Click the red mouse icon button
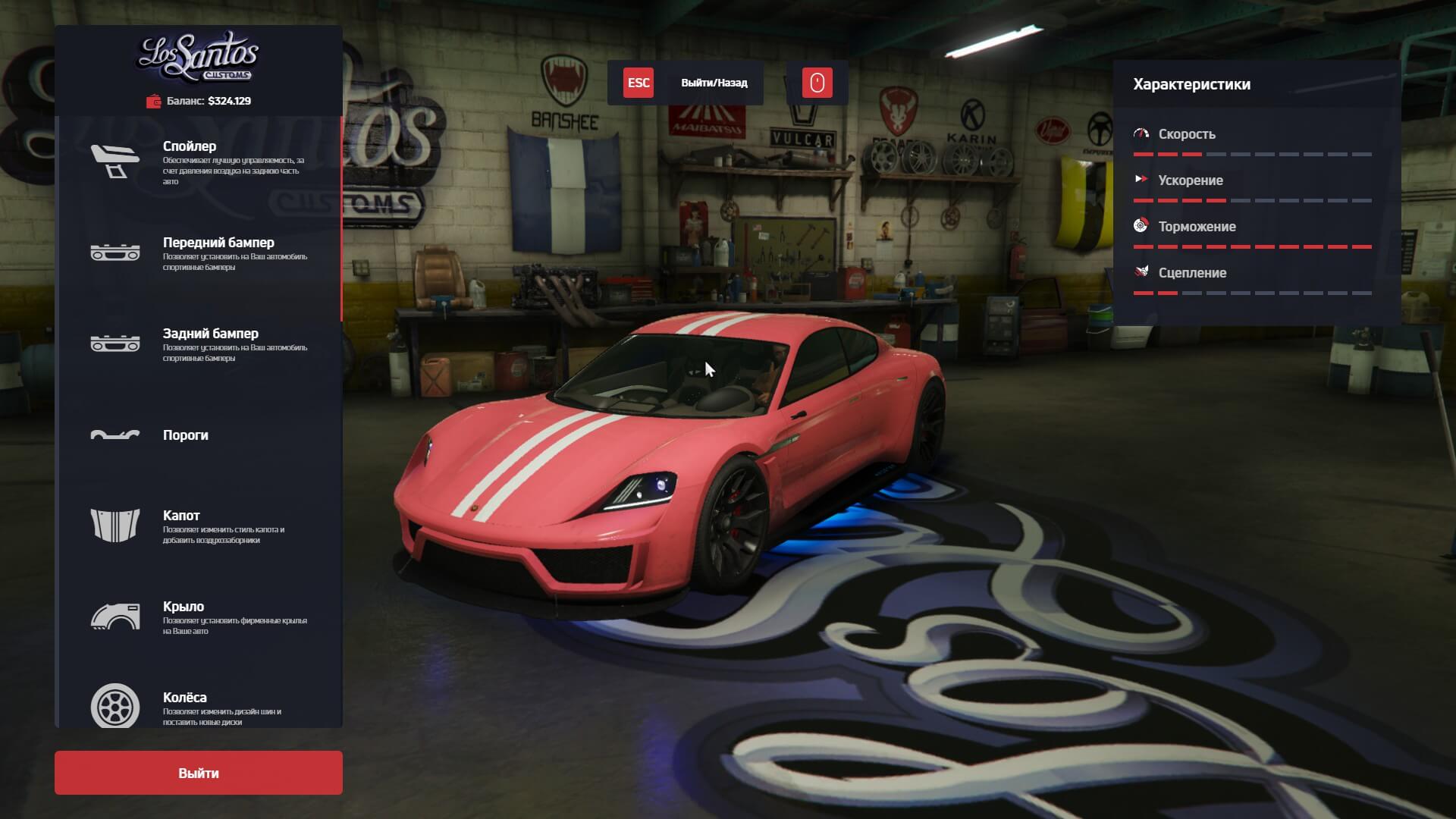The height and width of the screenshot is (819, 1456). (817, 83)
